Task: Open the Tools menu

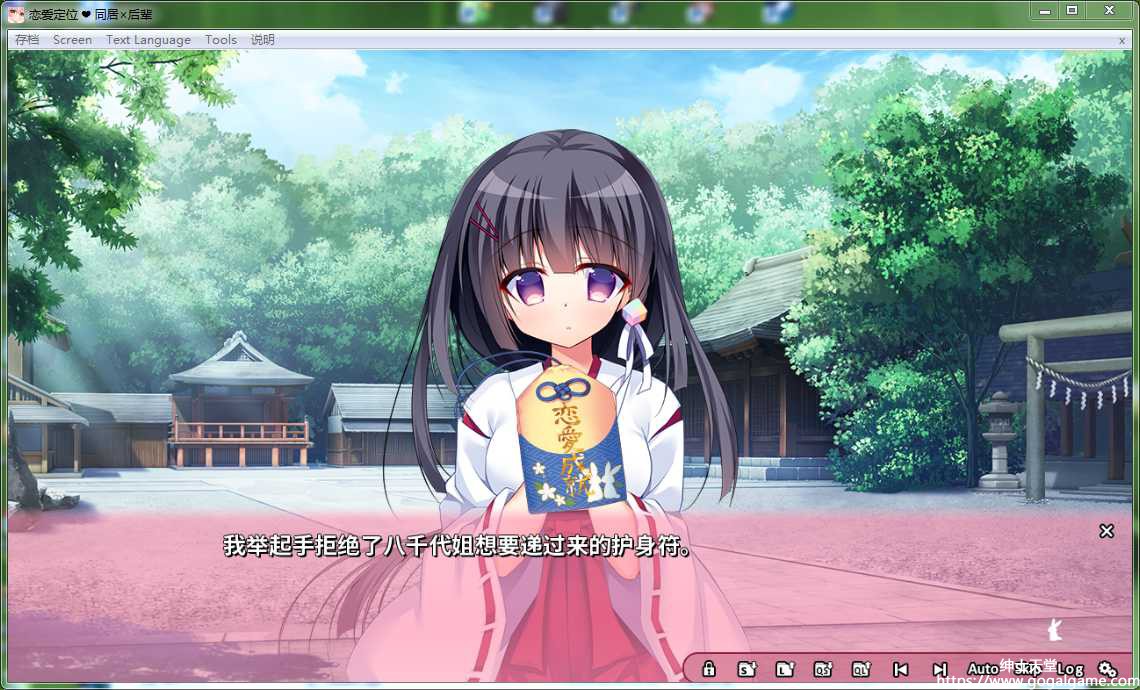Action: click(x=221, y=40)
